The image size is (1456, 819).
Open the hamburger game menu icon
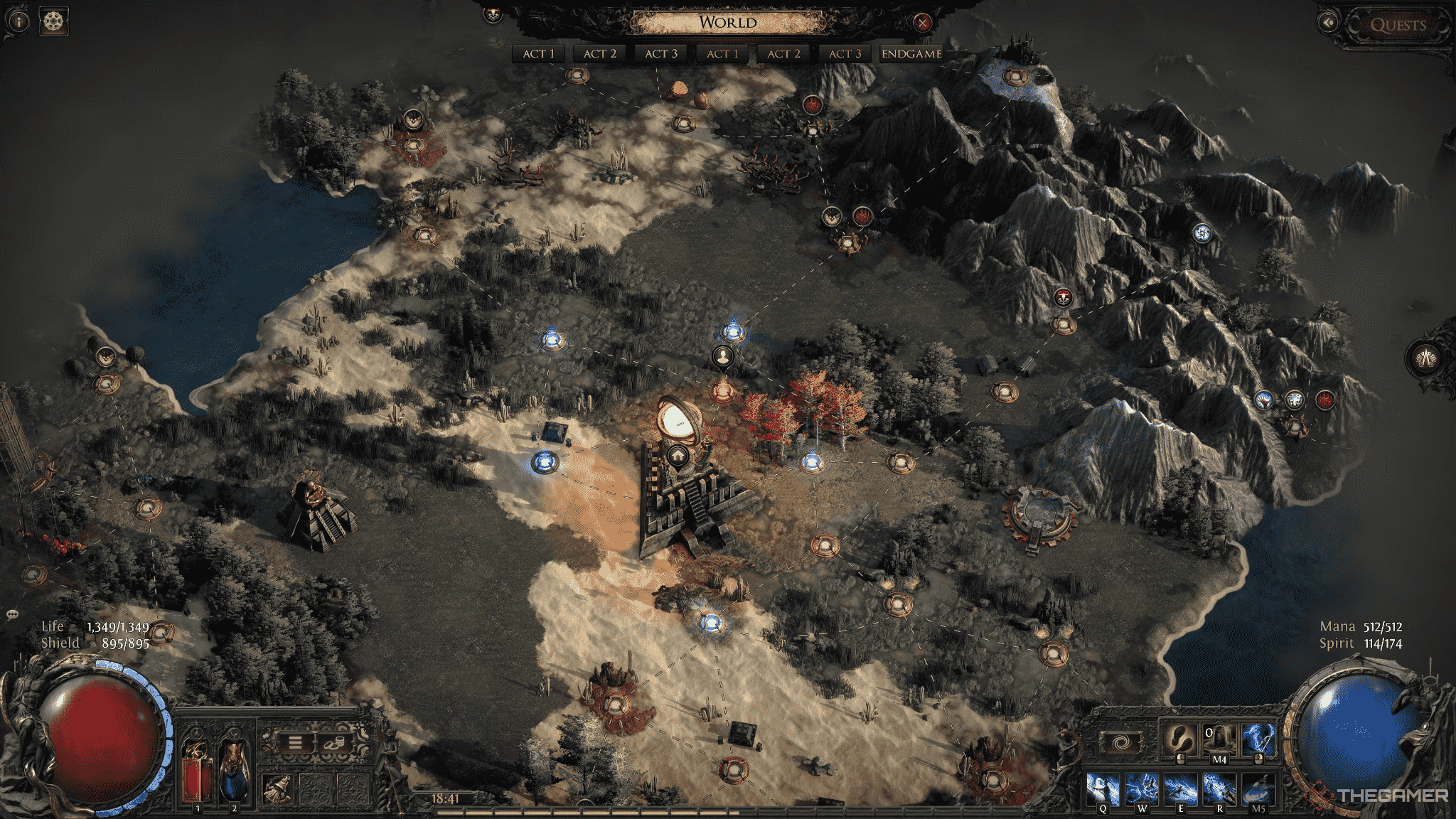point(295,743)
